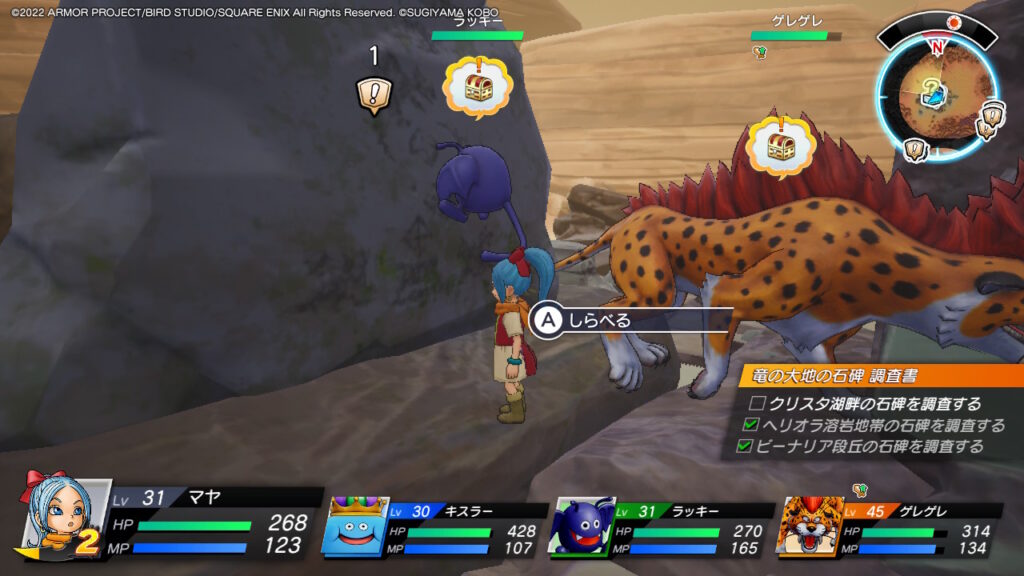
Task: Select the クリスタ湖畔の石碑 objective
Action: (866, 404)
